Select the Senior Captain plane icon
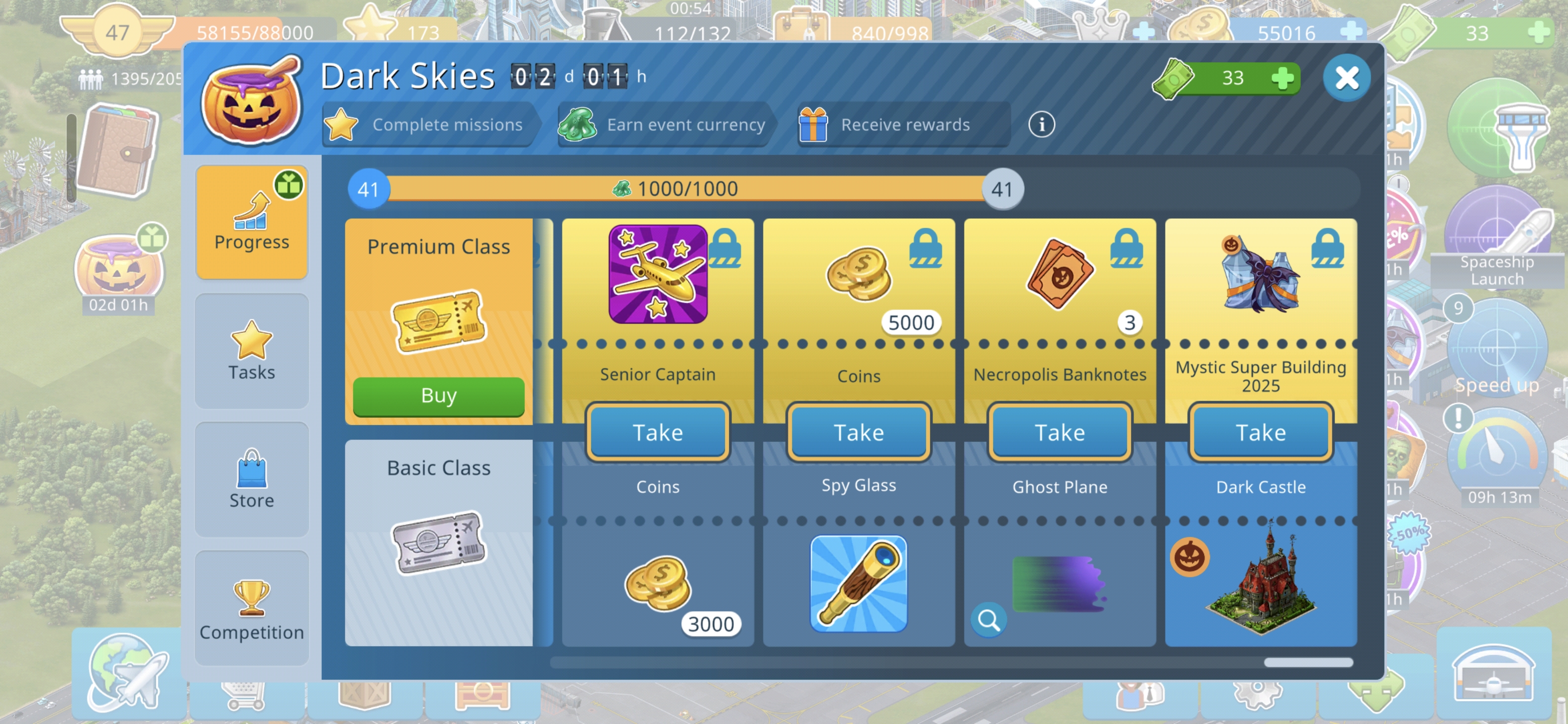1568x724 pixels. [x=657, y=274]
